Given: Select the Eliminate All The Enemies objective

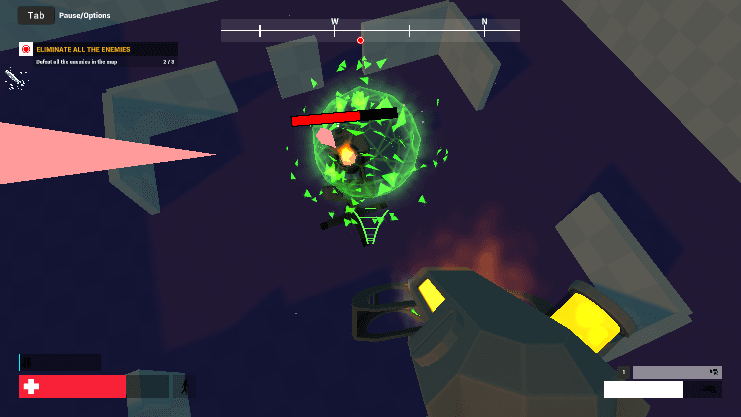Looking at the screenshot, I should point(98,49).
